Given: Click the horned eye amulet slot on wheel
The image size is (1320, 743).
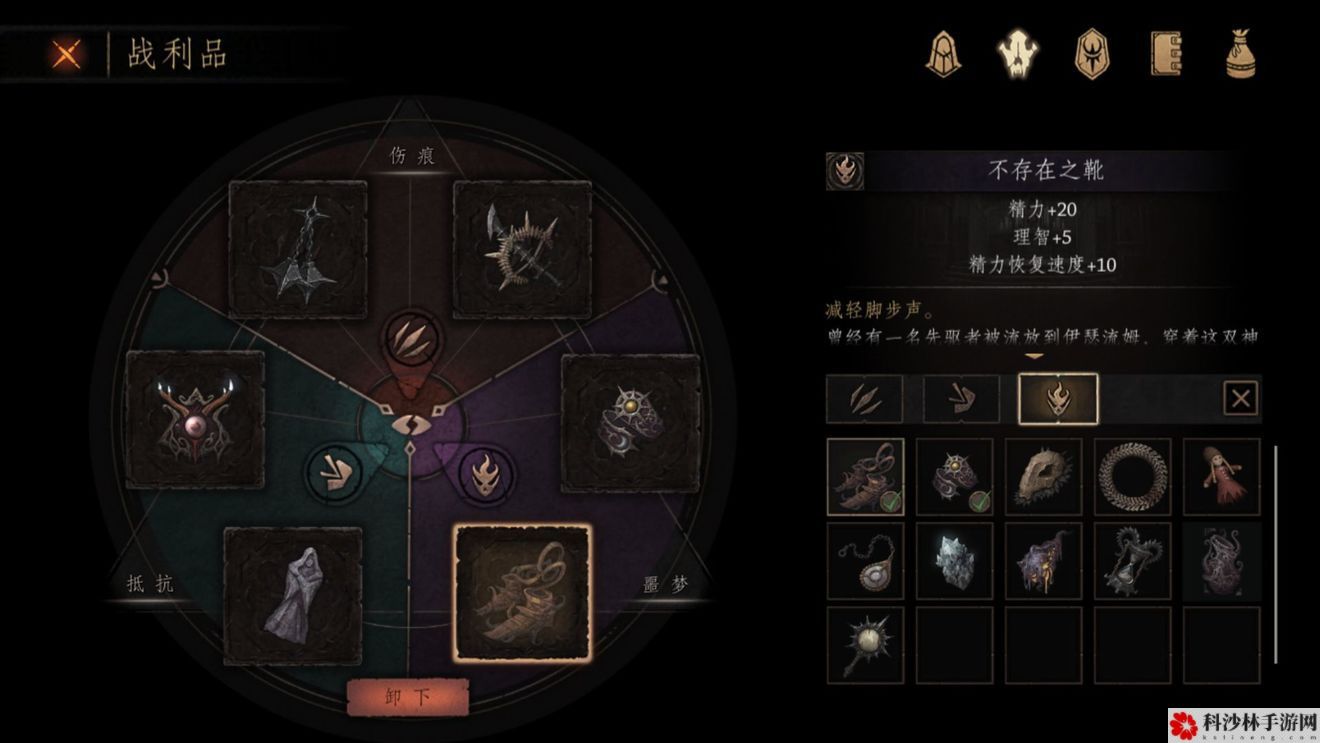Looking at the screenshot, I should (x=196, y=420).
